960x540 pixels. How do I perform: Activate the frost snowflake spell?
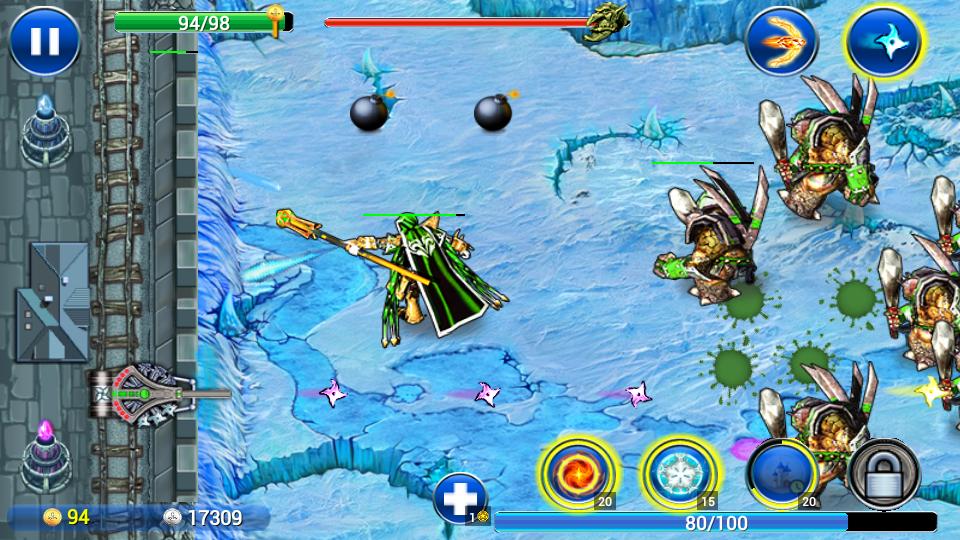(678, 474)
